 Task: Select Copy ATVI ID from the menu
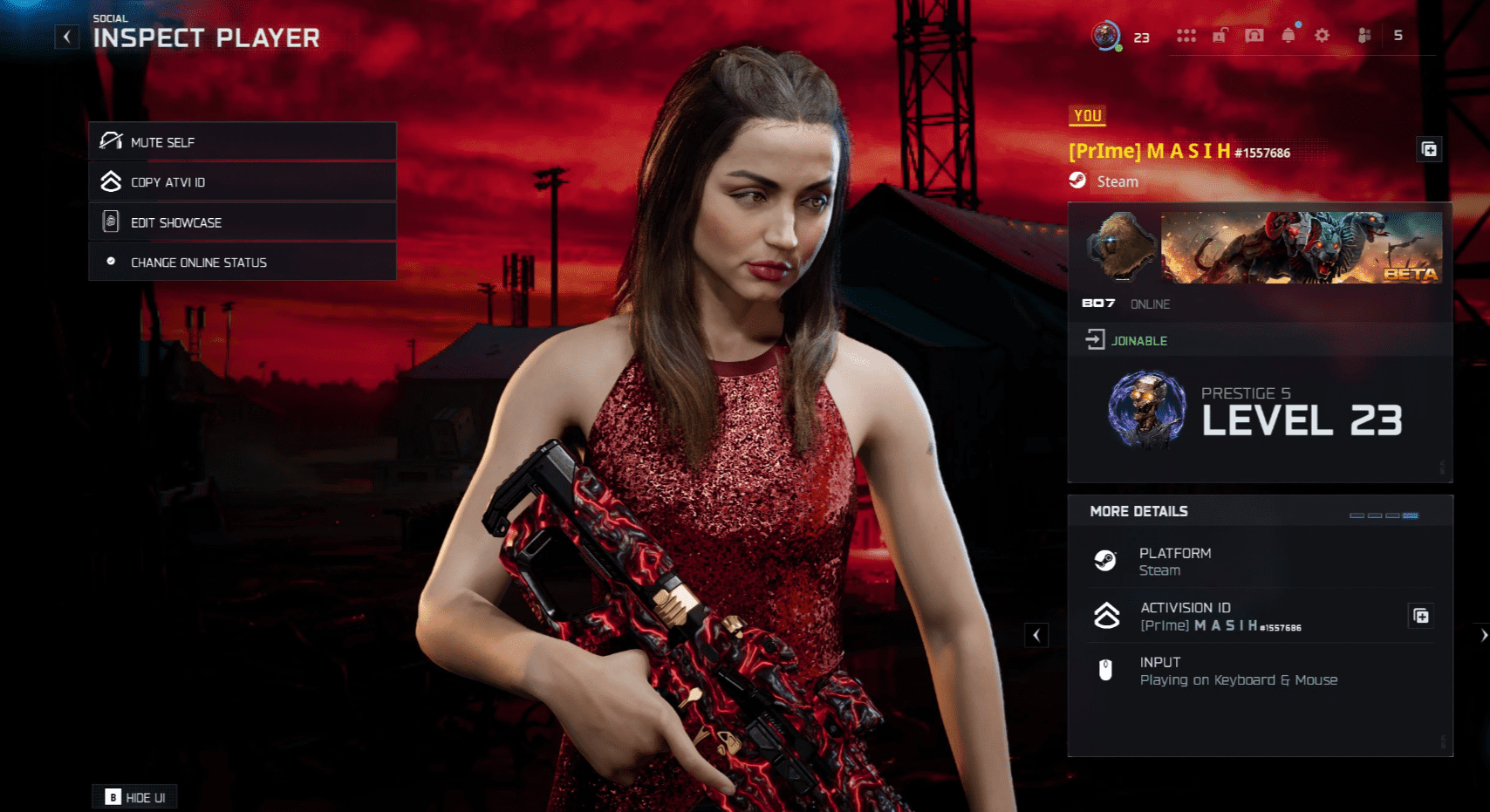[171, 181]
